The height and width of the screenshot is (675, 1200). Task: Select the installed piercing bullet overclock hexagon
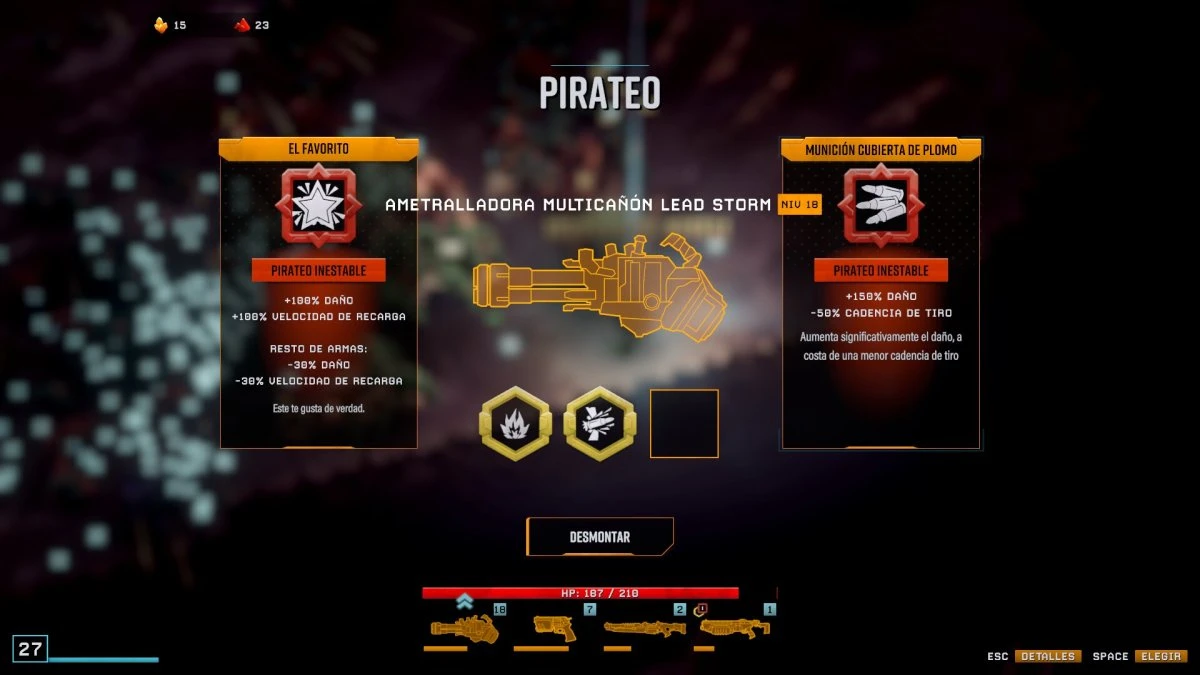point(599,423)
